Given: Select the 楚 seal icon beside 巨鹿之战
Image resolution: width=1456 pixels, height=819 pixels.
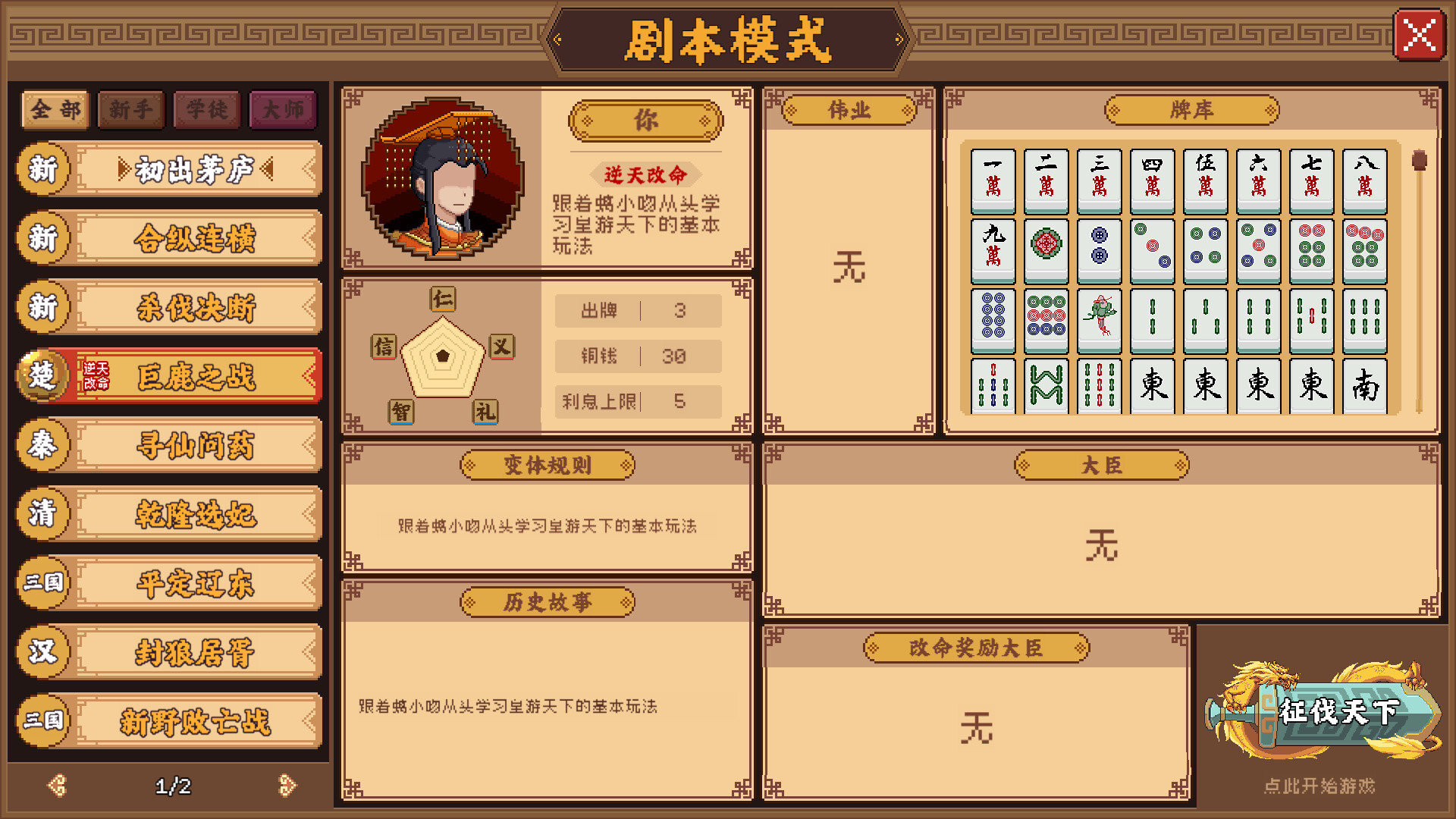Looking at the screenshot, I should point(43,375).
